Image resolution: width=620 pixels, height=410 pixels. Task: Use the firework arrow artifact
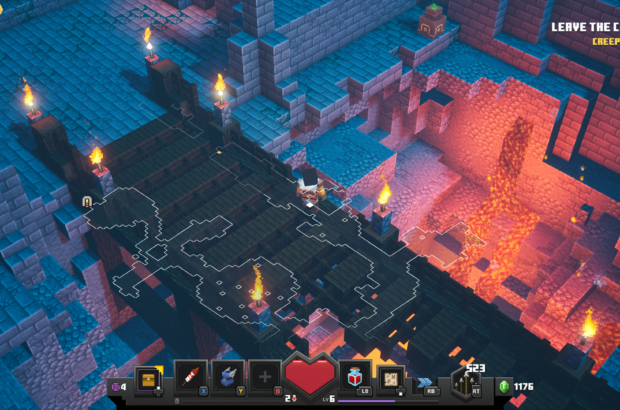point(190,377)
